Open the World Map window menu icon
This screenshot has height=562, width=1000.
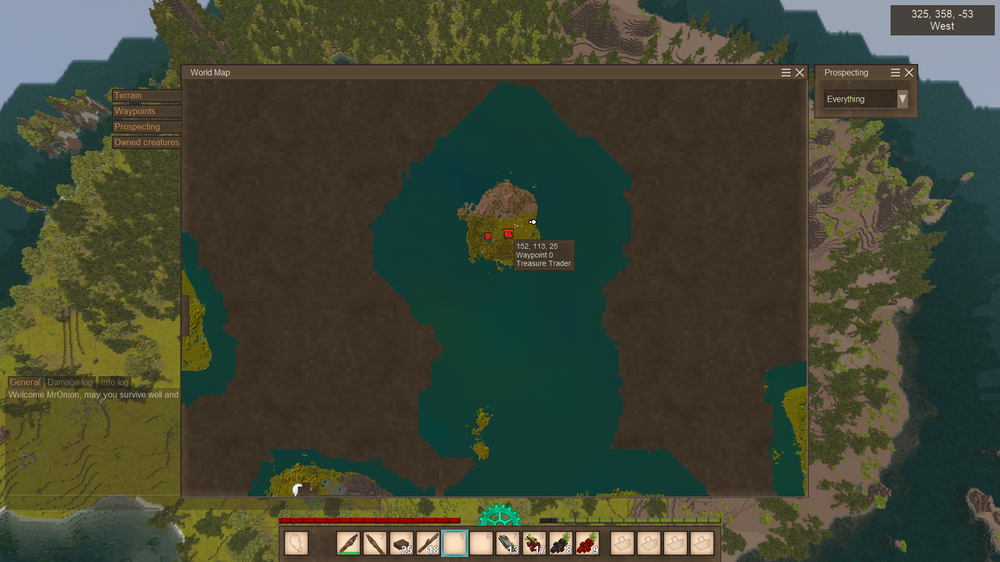click(787, 73)
